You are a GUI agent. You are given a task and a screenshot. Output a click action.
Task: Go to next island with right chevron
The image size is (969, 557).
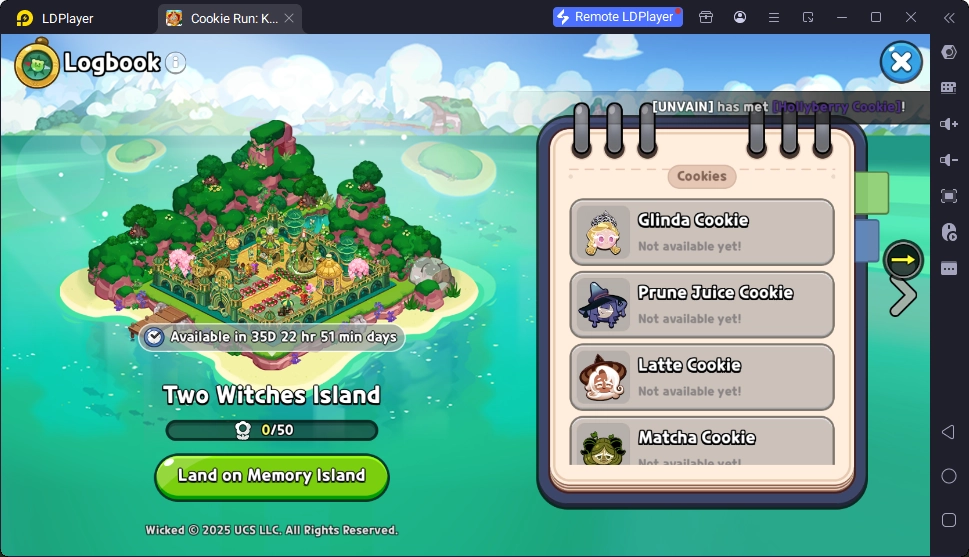(903, 297)
